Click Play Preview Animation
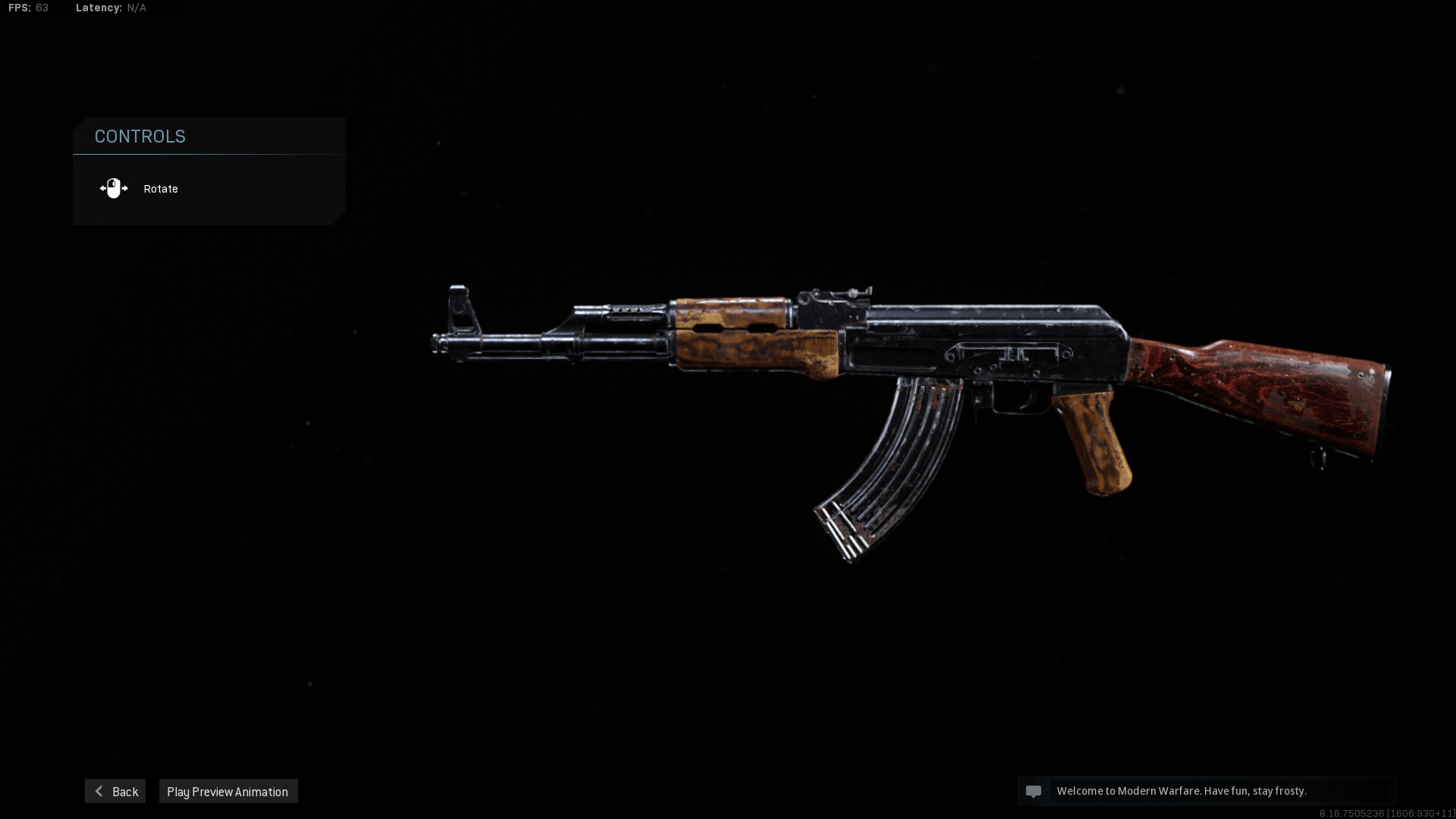The width and height of the screenshot is (1456, 819). [x=227, y=791]
